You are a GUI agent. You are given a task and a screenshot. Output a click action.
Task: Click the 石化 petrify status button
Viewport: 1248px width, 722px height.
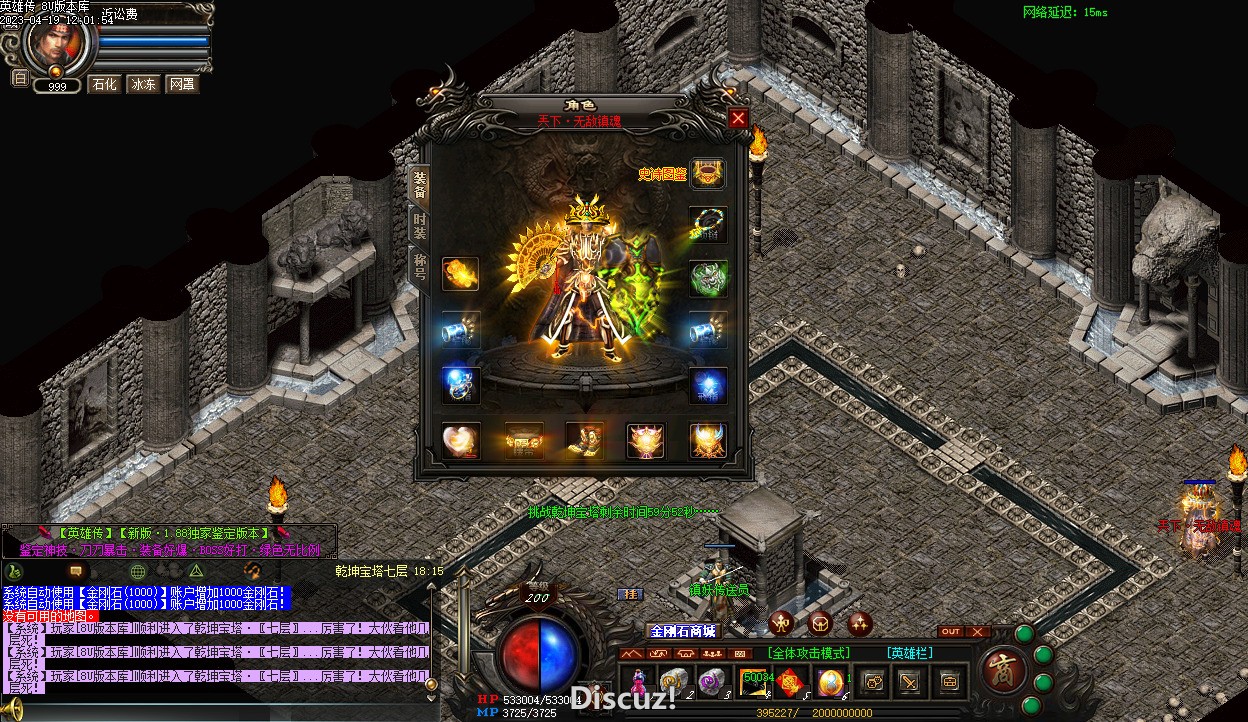coord(104,84)
